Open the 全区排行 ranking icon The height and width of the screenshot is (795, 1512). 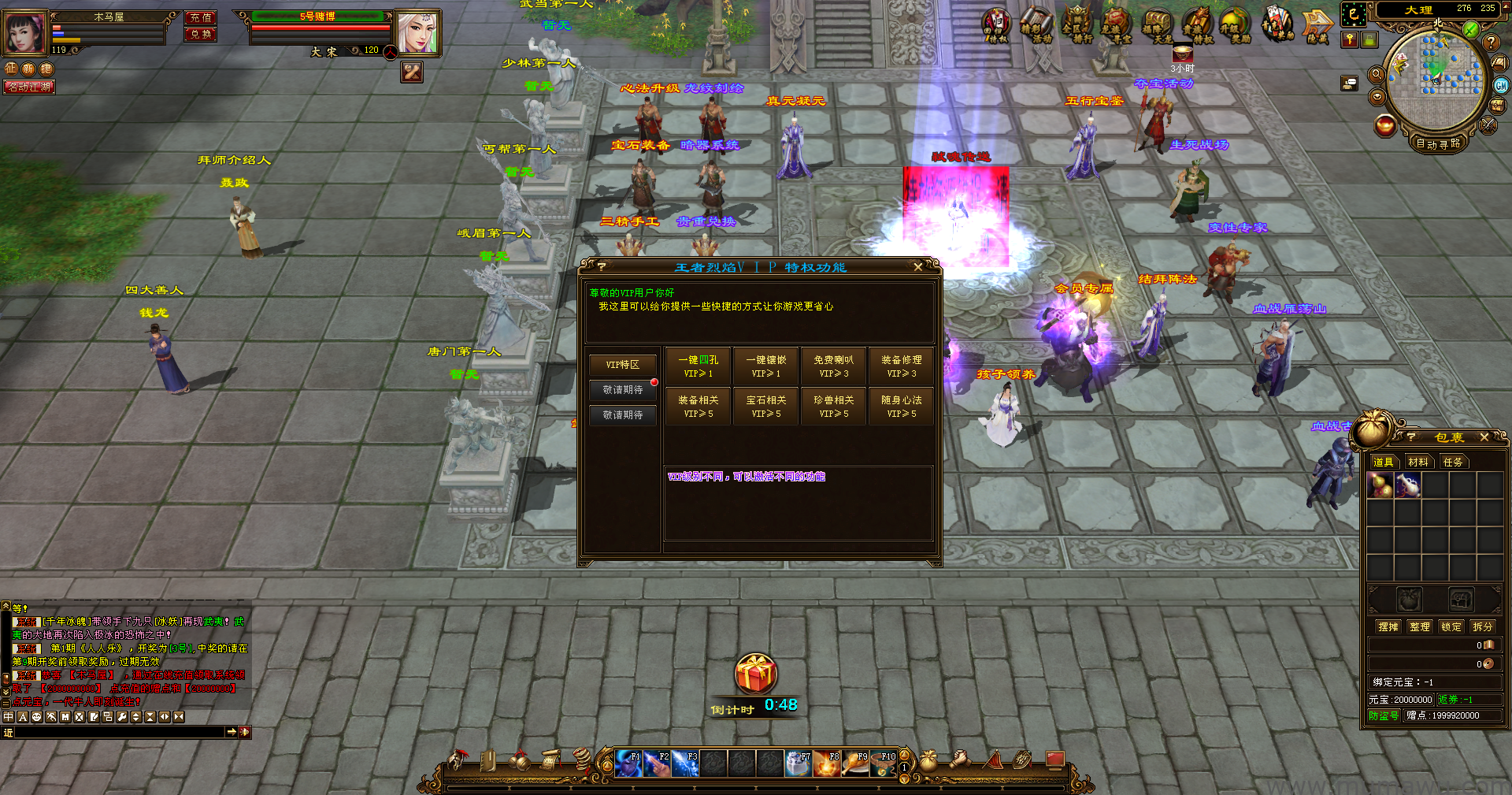click(x=1077, y=27)
